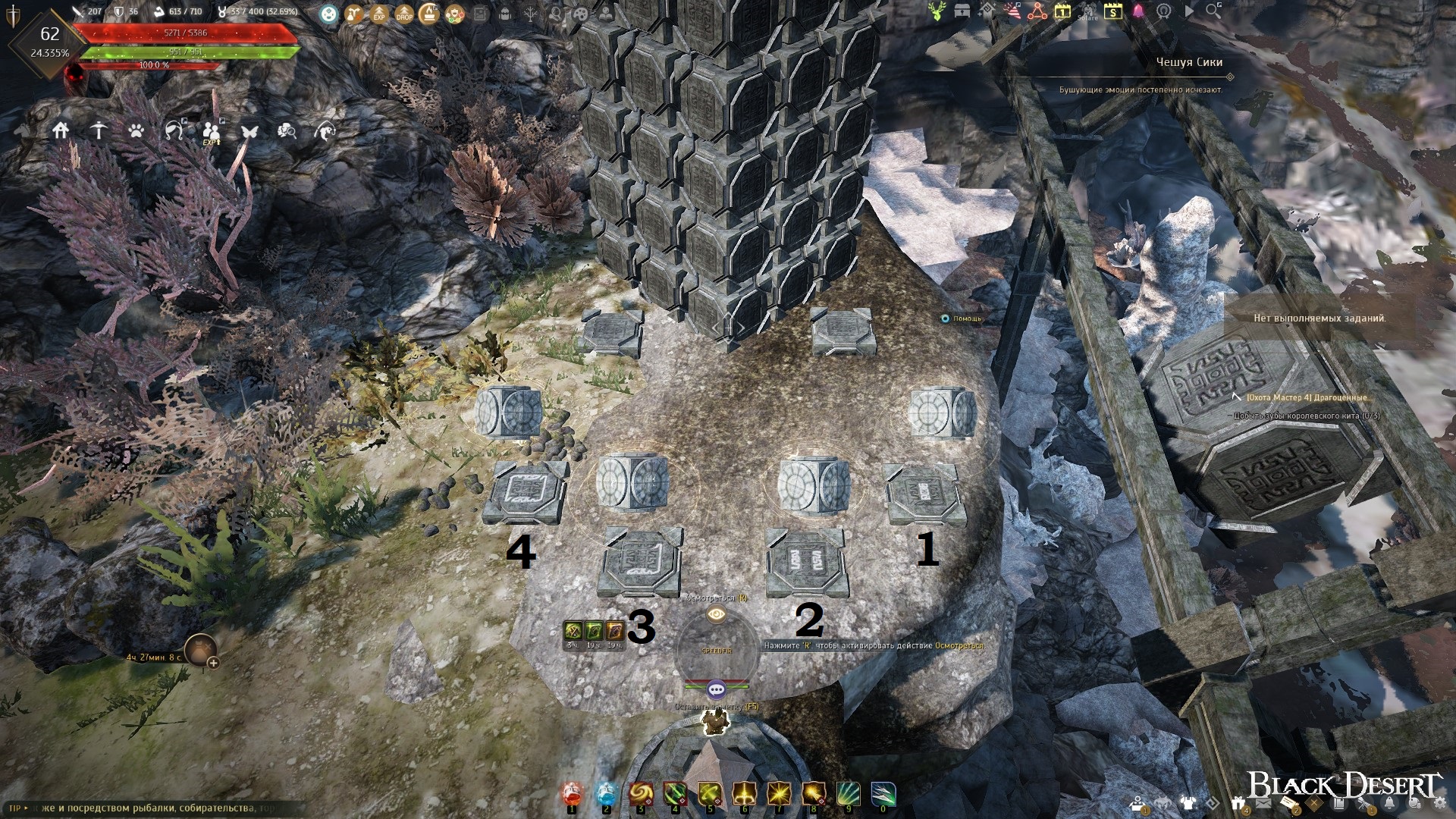This screenshot has width=1456, height=819.
Task: Click the round chat bubble button above character
Action: click(717, 689)
